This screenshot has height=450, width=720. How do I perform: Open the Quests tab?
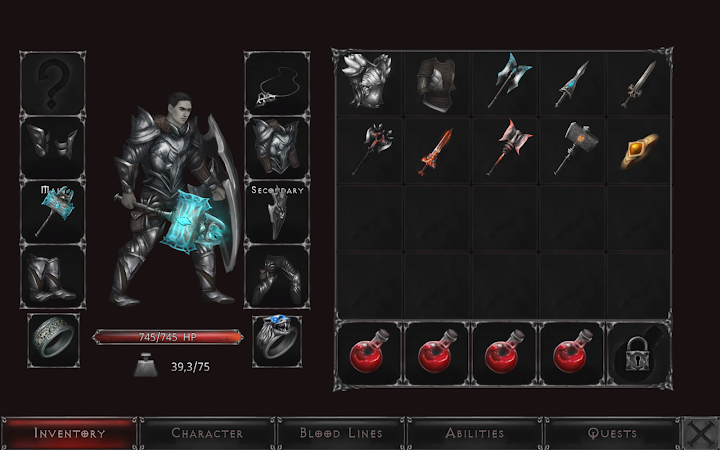pyautogui.click(x=612, y=433)
